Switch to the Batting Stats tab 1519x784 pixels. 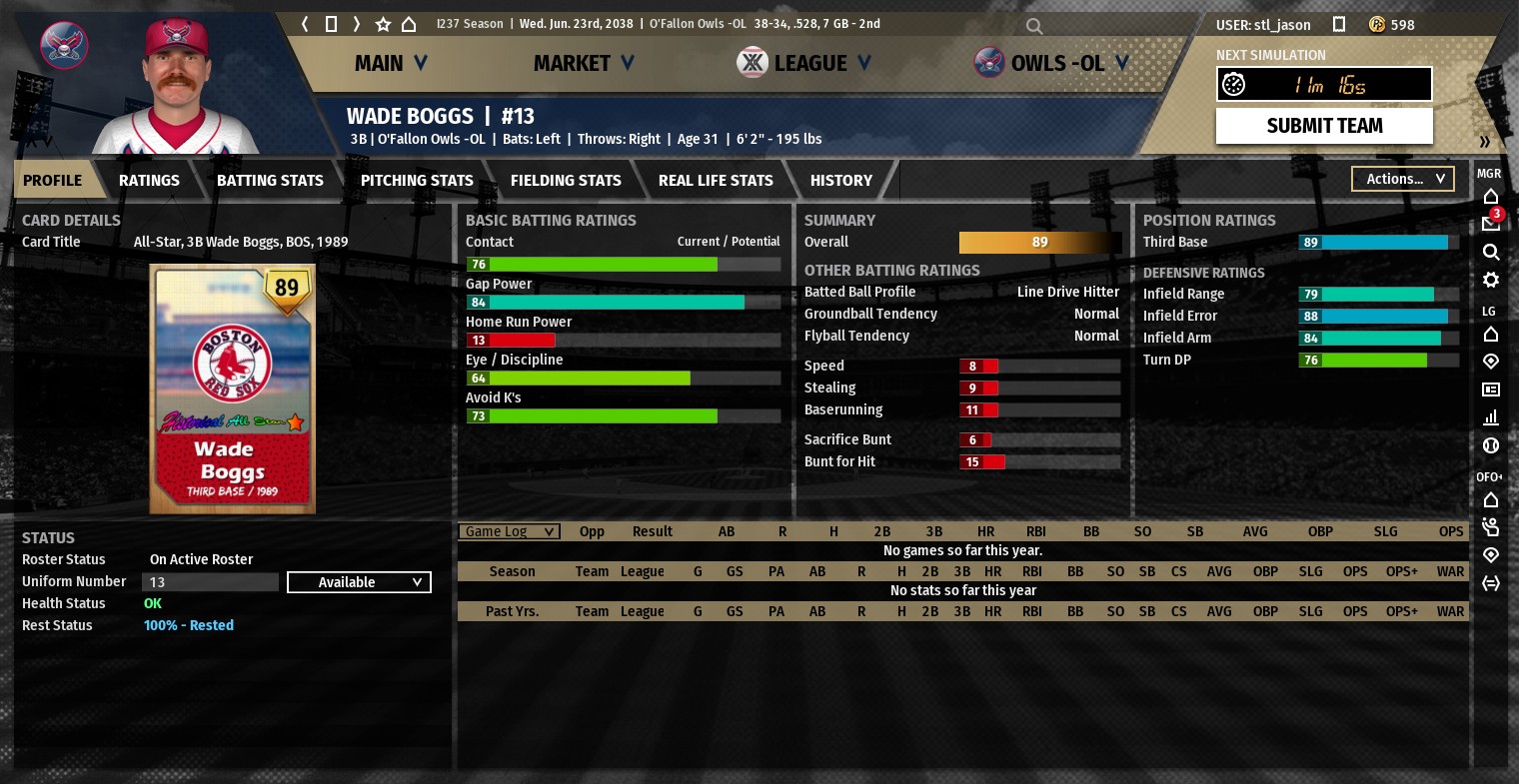[270, 181]
